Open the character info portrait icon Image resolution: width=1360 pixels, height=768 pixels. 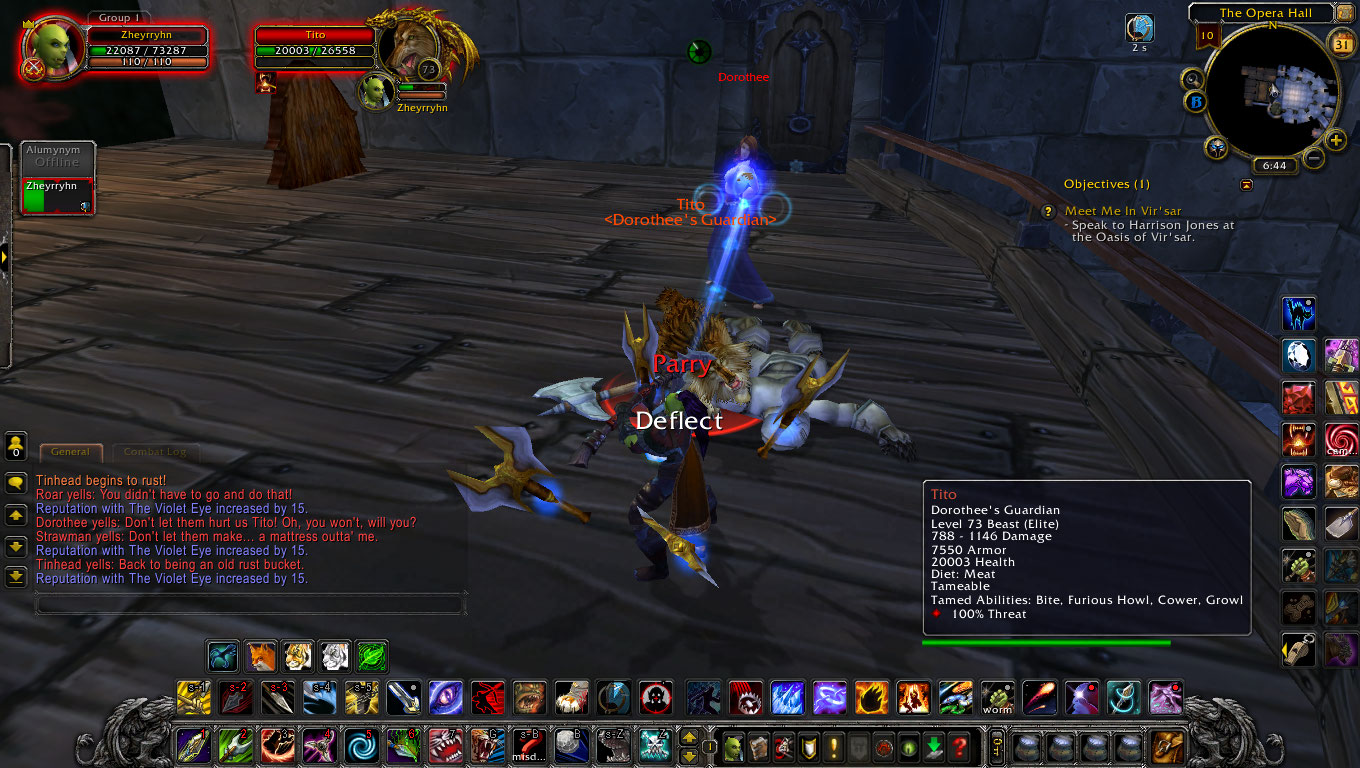732,746
